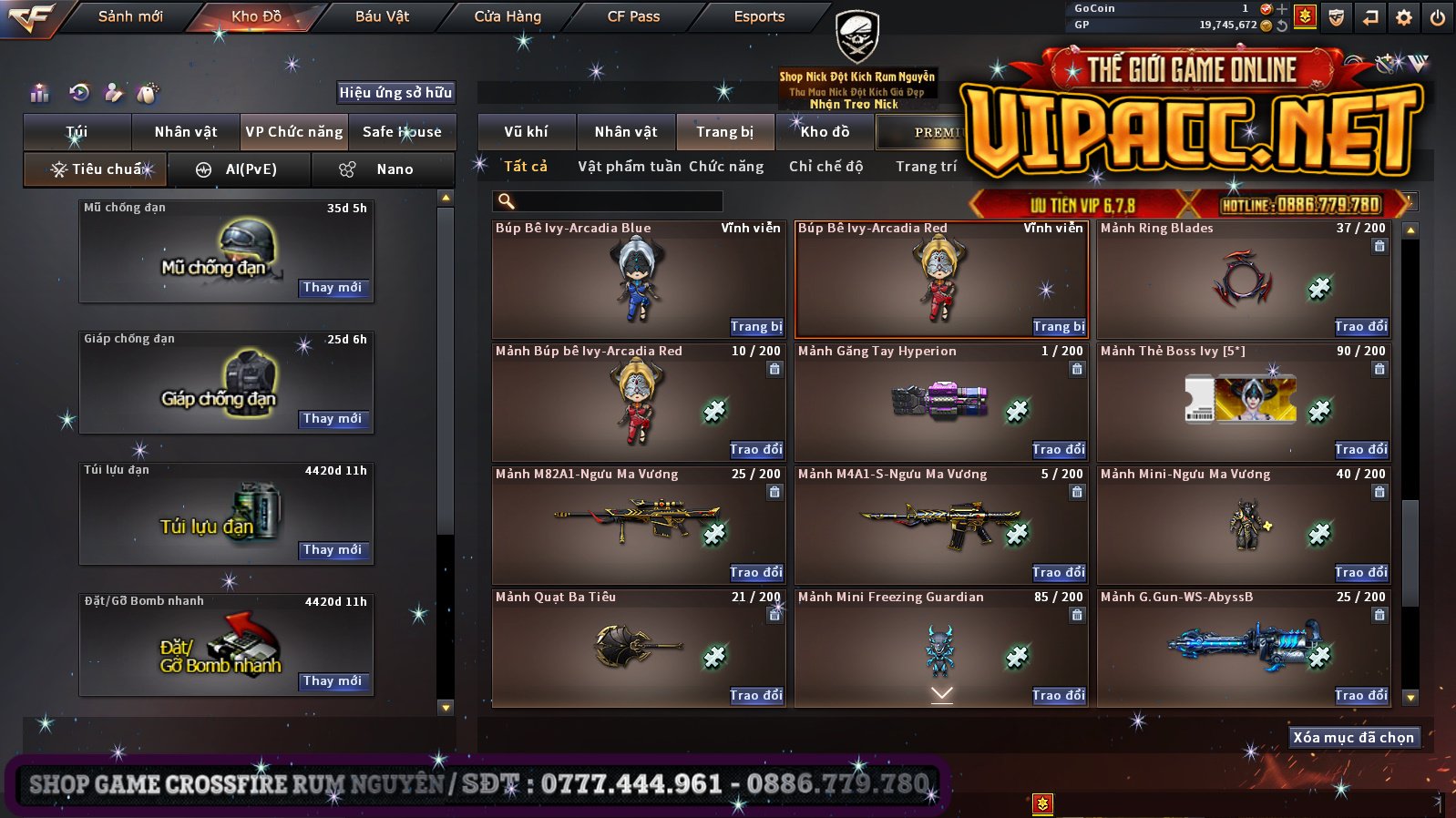Open the Sảnh mới lobby tab
1456x818 pixels.
pyautogui.click(x=130, y=16)
